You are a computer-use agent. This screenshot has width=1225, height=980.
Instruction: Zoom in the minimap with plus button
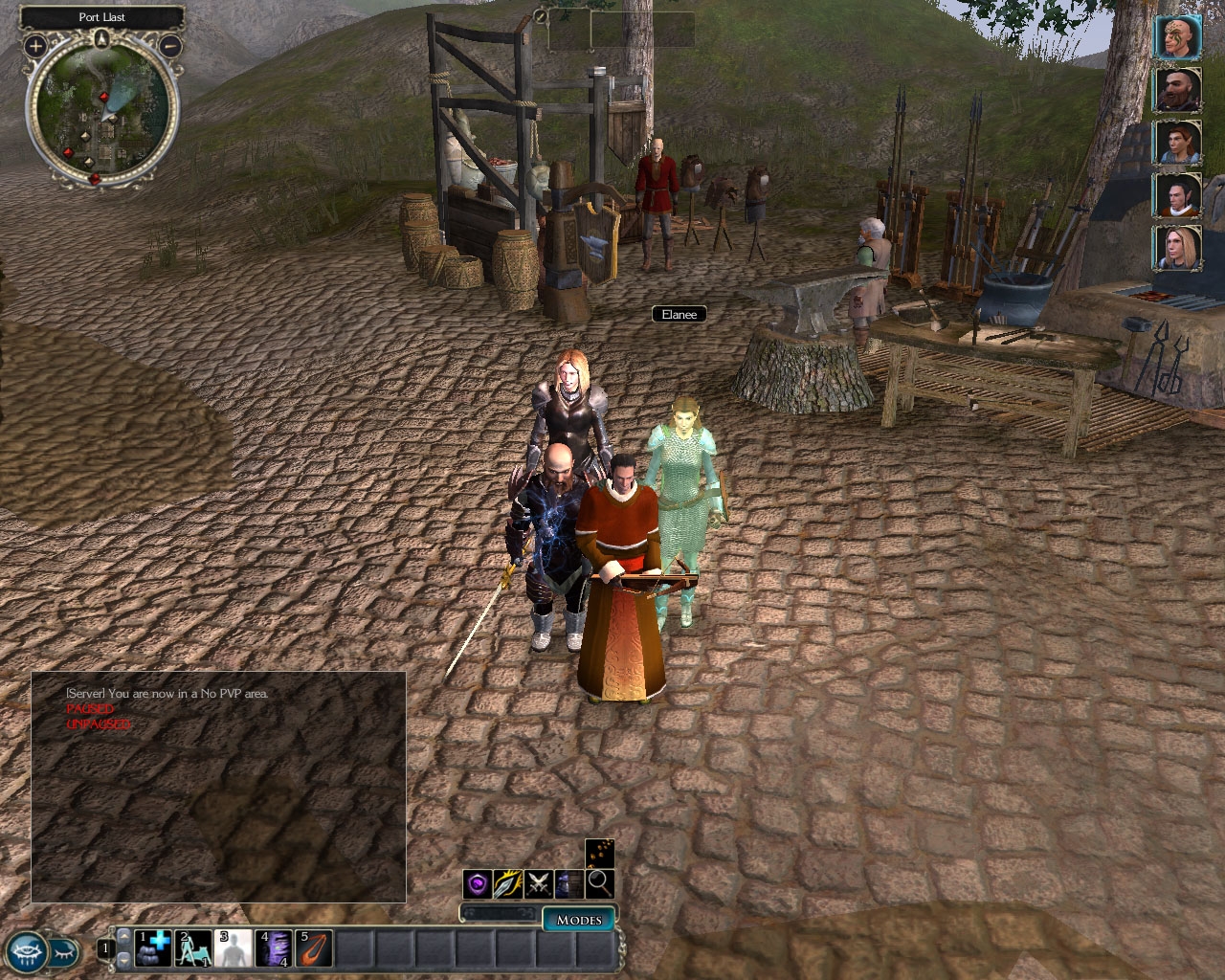[x=35, y=45]
